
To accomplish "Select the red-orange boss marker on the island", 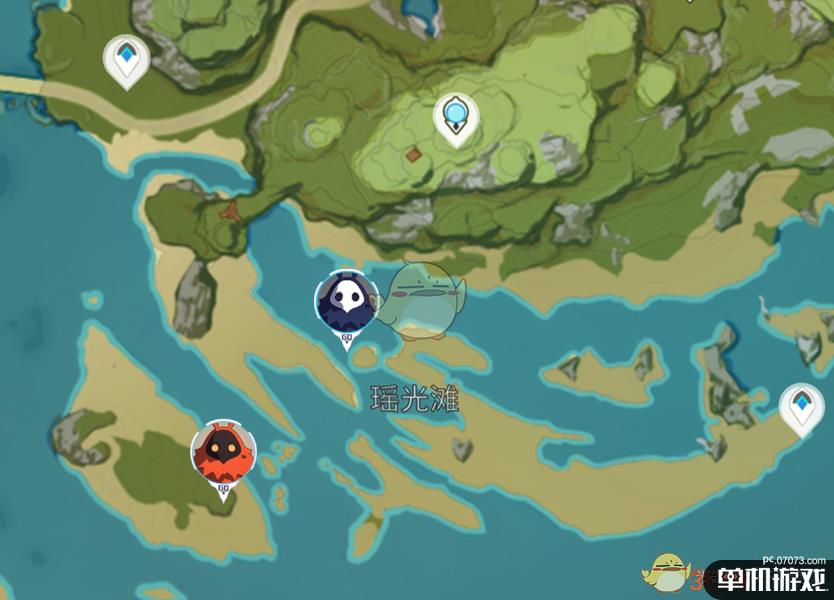I will pyautogui.click(x=223, y=452).
